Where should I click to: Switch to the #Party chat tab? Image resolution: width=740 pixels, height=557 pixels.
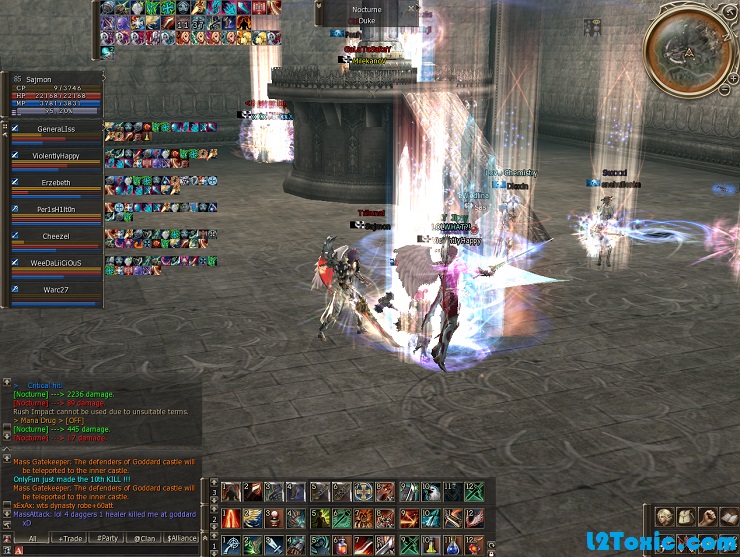(x=106, y=538)
